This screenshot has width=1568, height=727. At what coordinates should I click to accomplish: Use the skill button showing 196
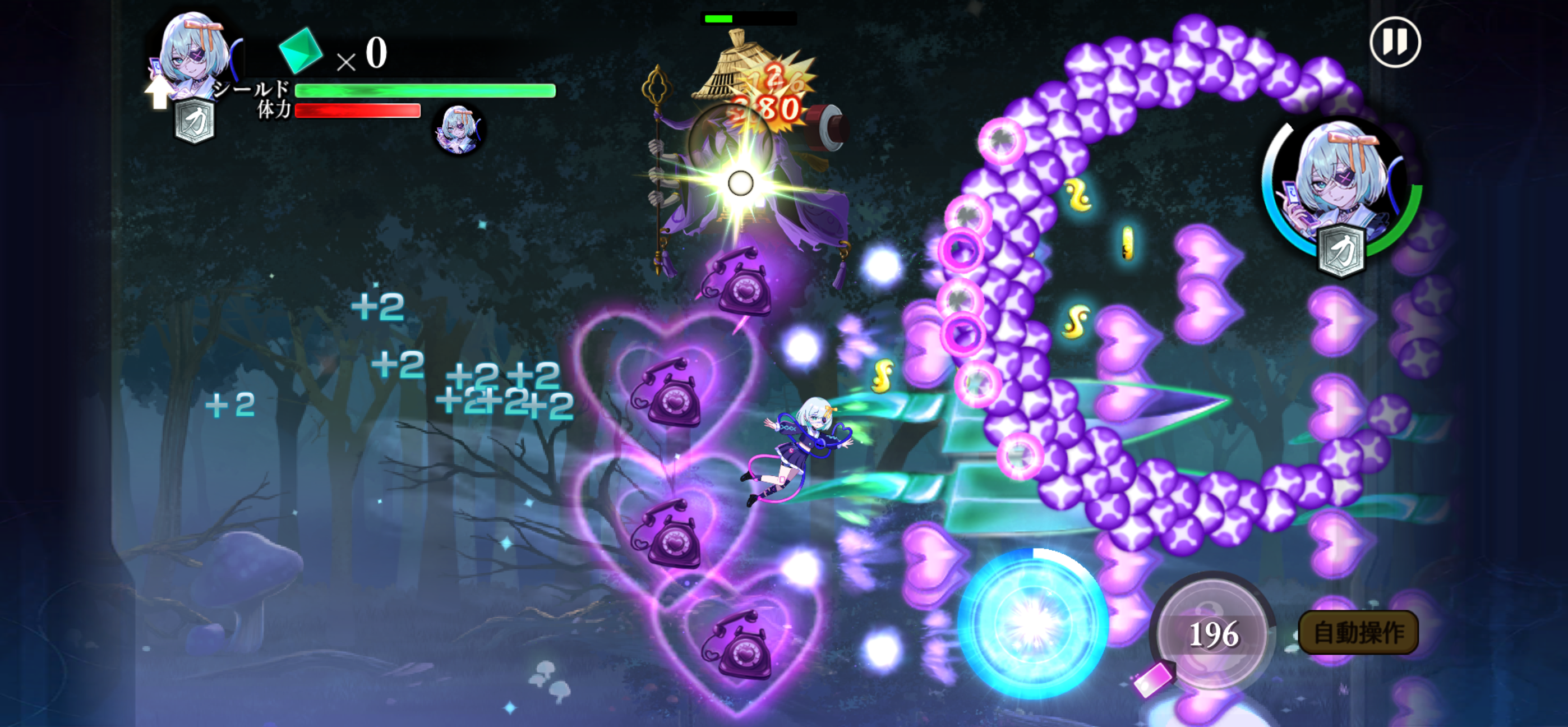point(1212,633)
